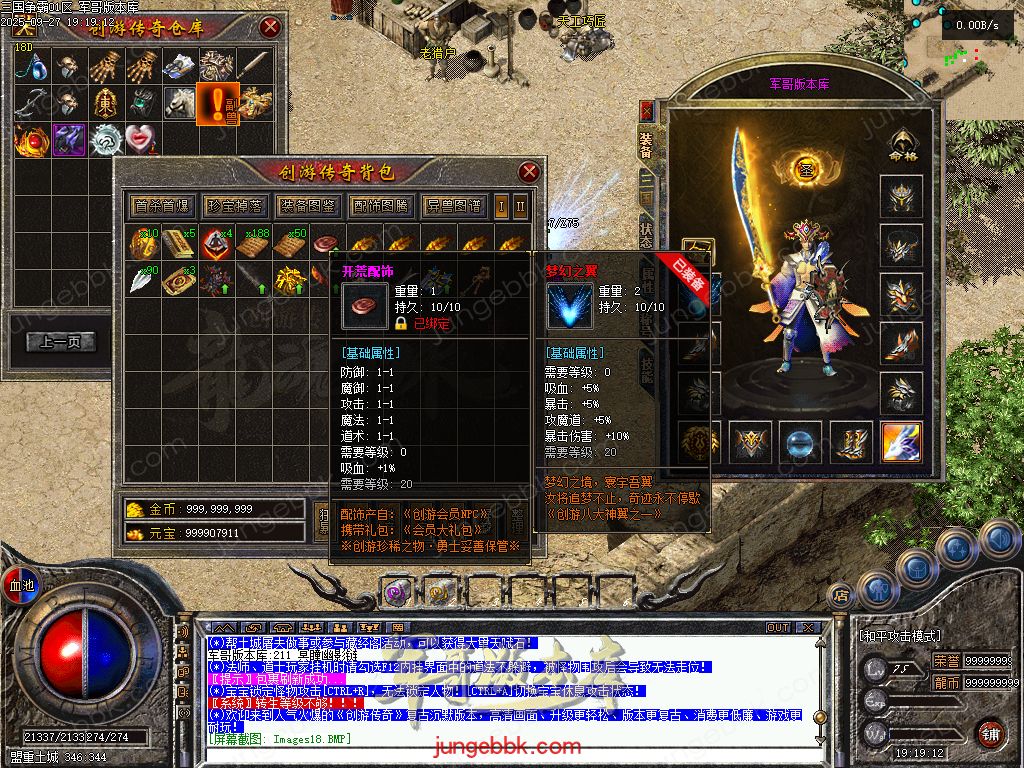Open the 珍宝掉落 treasure drops list
1024x768 pixels.
click(235, 206)
